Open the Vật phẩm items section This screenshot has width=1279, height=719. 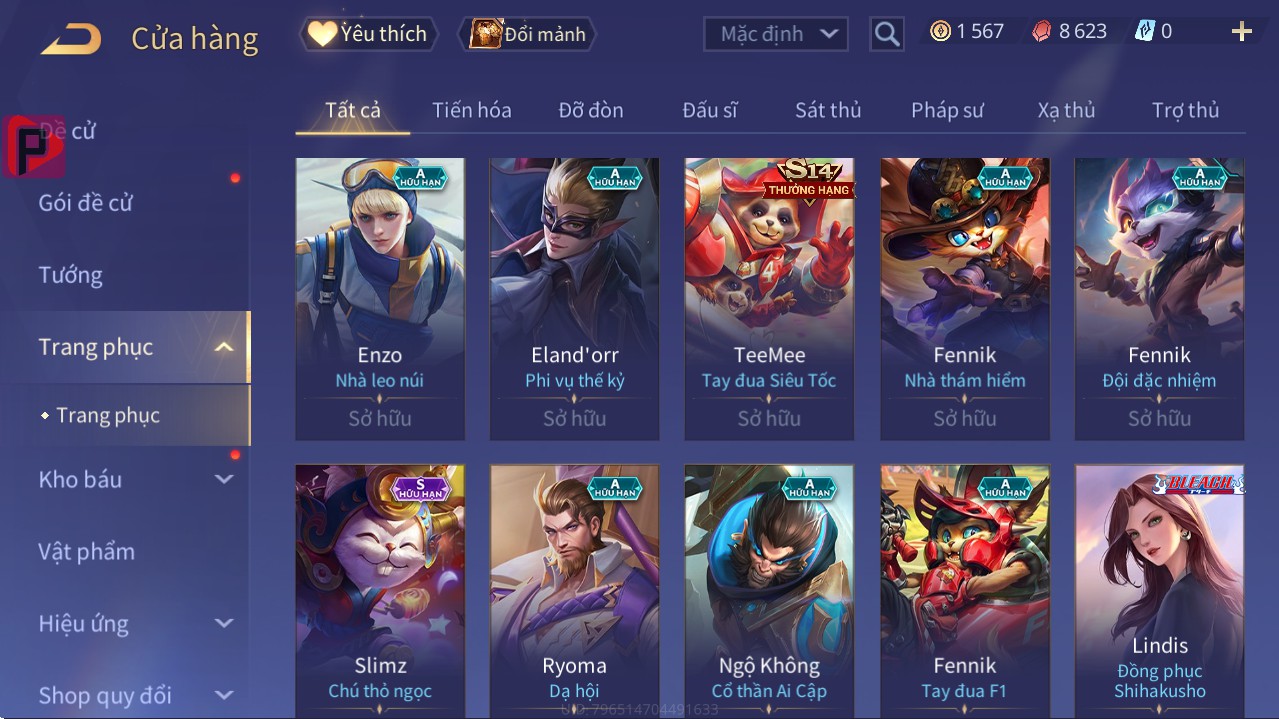87,551
